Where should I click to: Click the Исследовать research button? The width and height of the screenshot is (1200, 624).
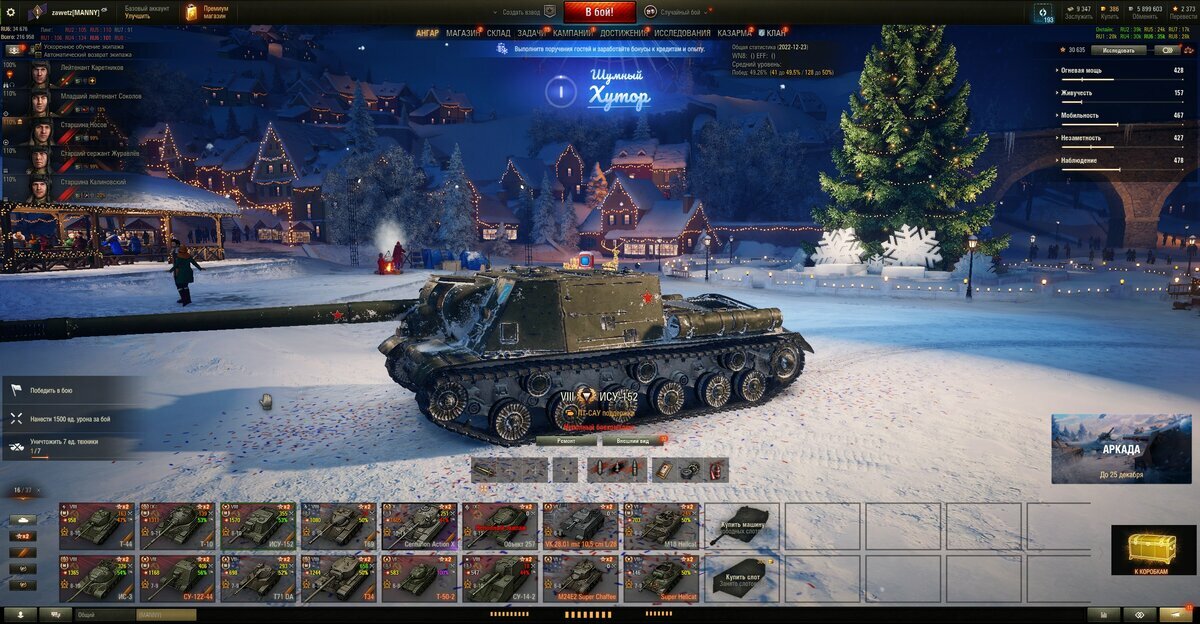1119,49
